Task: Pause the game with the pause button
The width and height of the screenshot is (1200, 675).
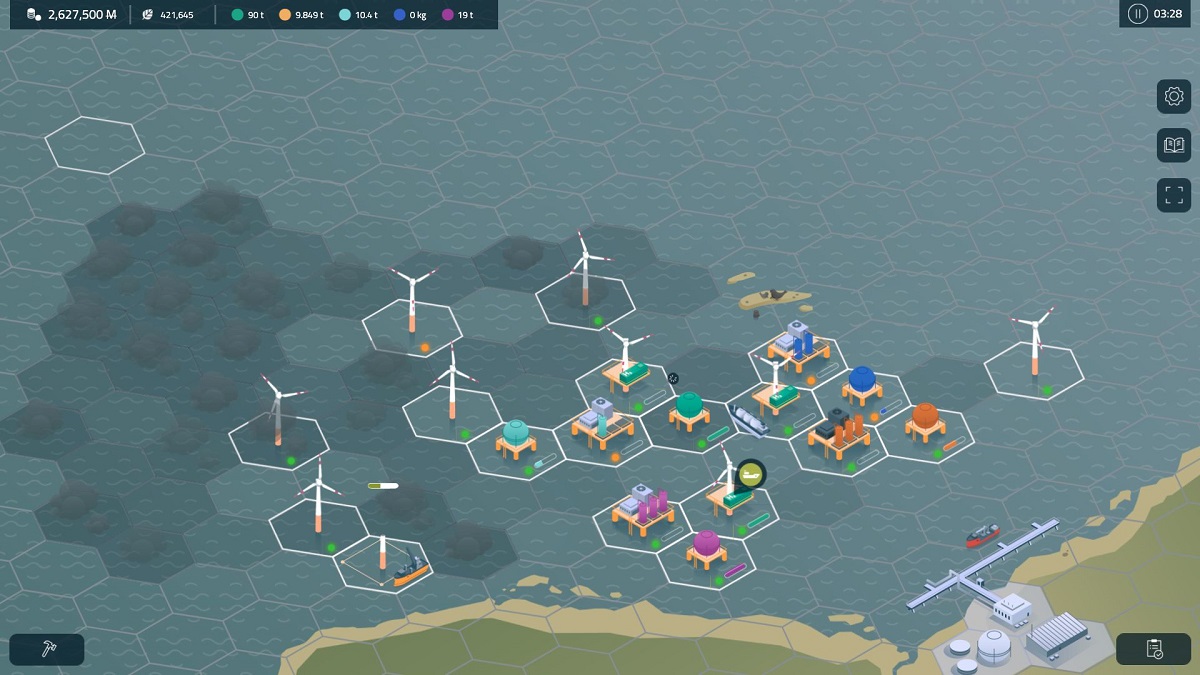Action: pos(1137,14)
